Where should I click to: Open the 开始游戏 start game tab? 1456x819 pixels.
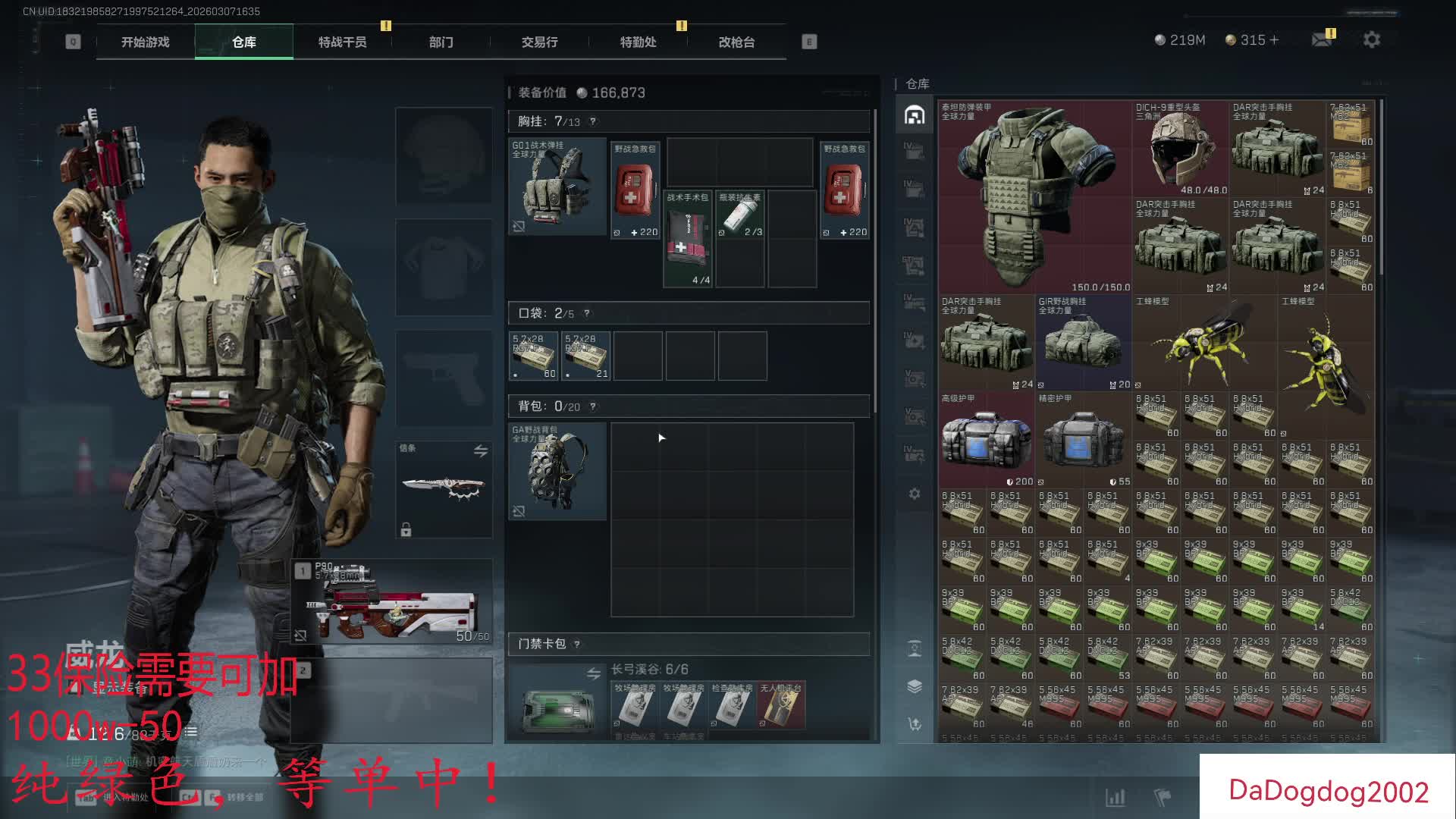[x=146, y=42]
